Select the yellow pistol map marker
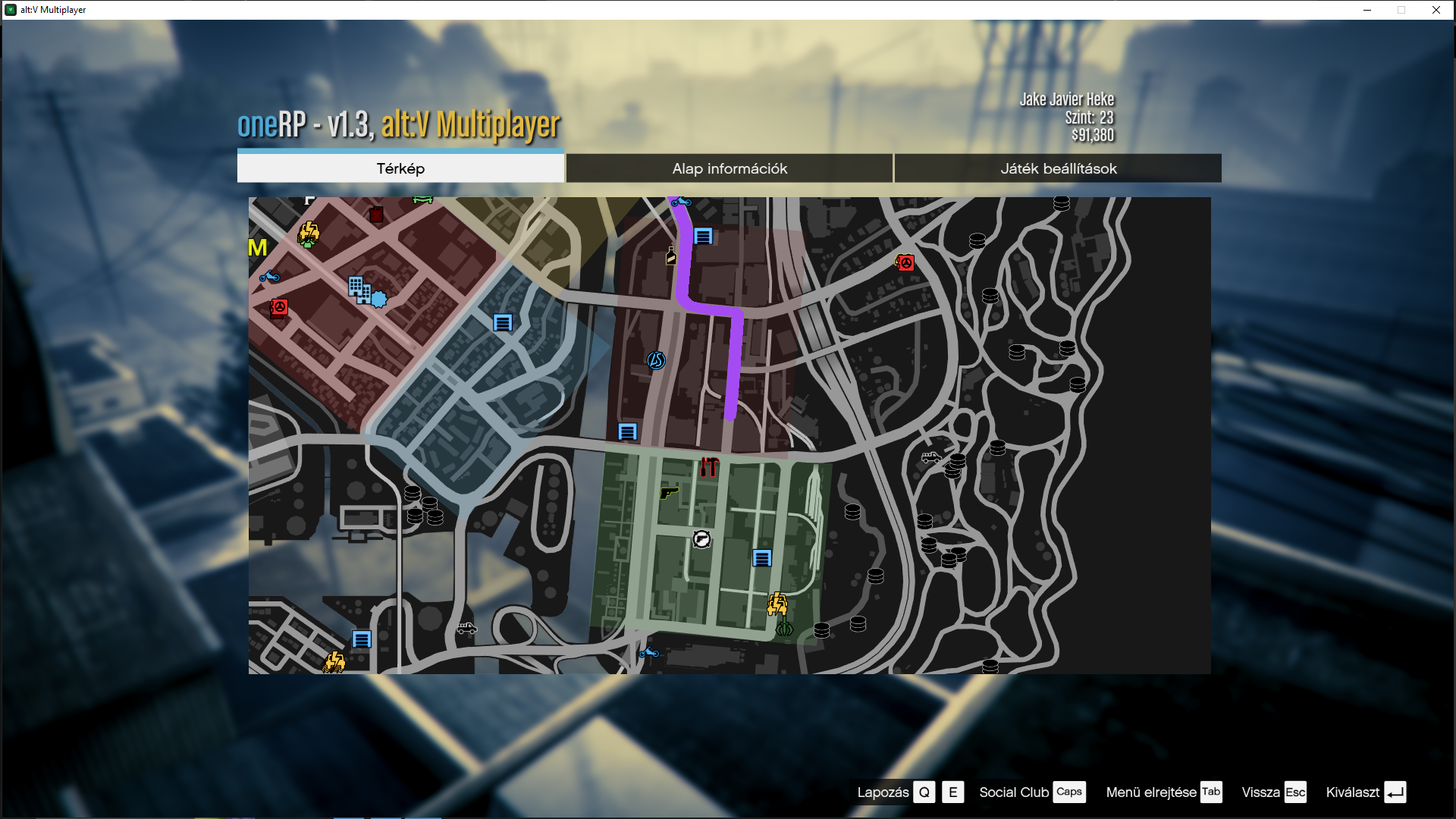This screenshot has width=1456, height=819. tap(668, 493)
